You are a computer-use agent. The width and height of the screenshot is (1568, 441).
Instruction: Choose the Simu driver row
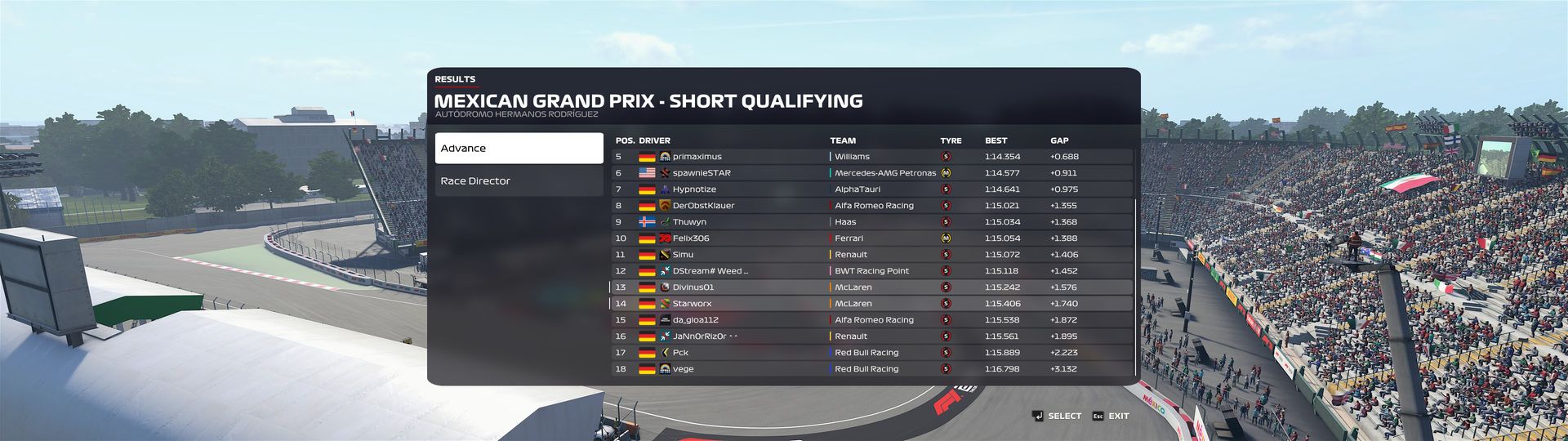click(x=871, y=255)
